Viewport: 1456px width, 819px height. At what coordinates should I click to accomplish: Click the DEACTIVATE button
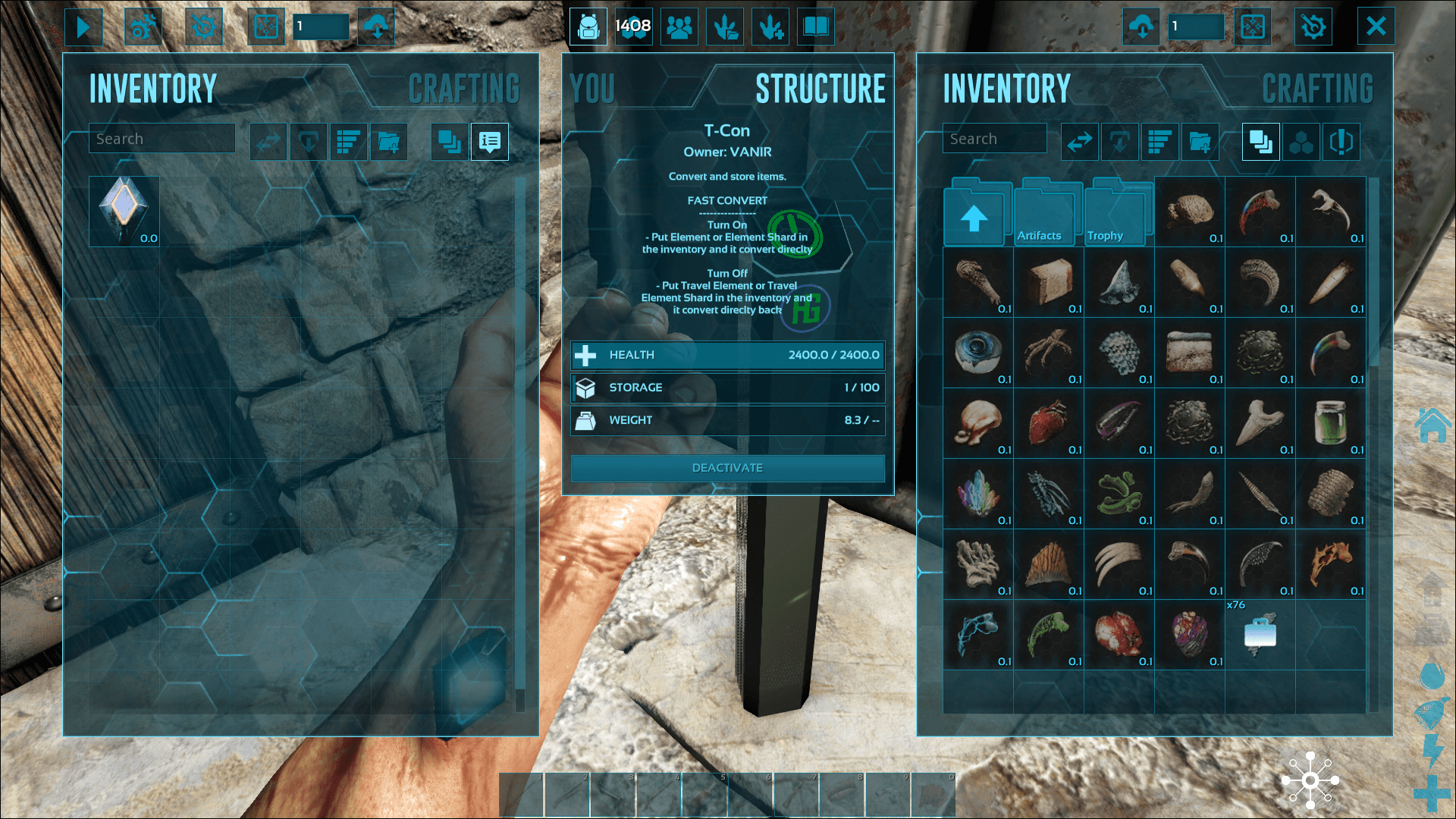[727, 468]
